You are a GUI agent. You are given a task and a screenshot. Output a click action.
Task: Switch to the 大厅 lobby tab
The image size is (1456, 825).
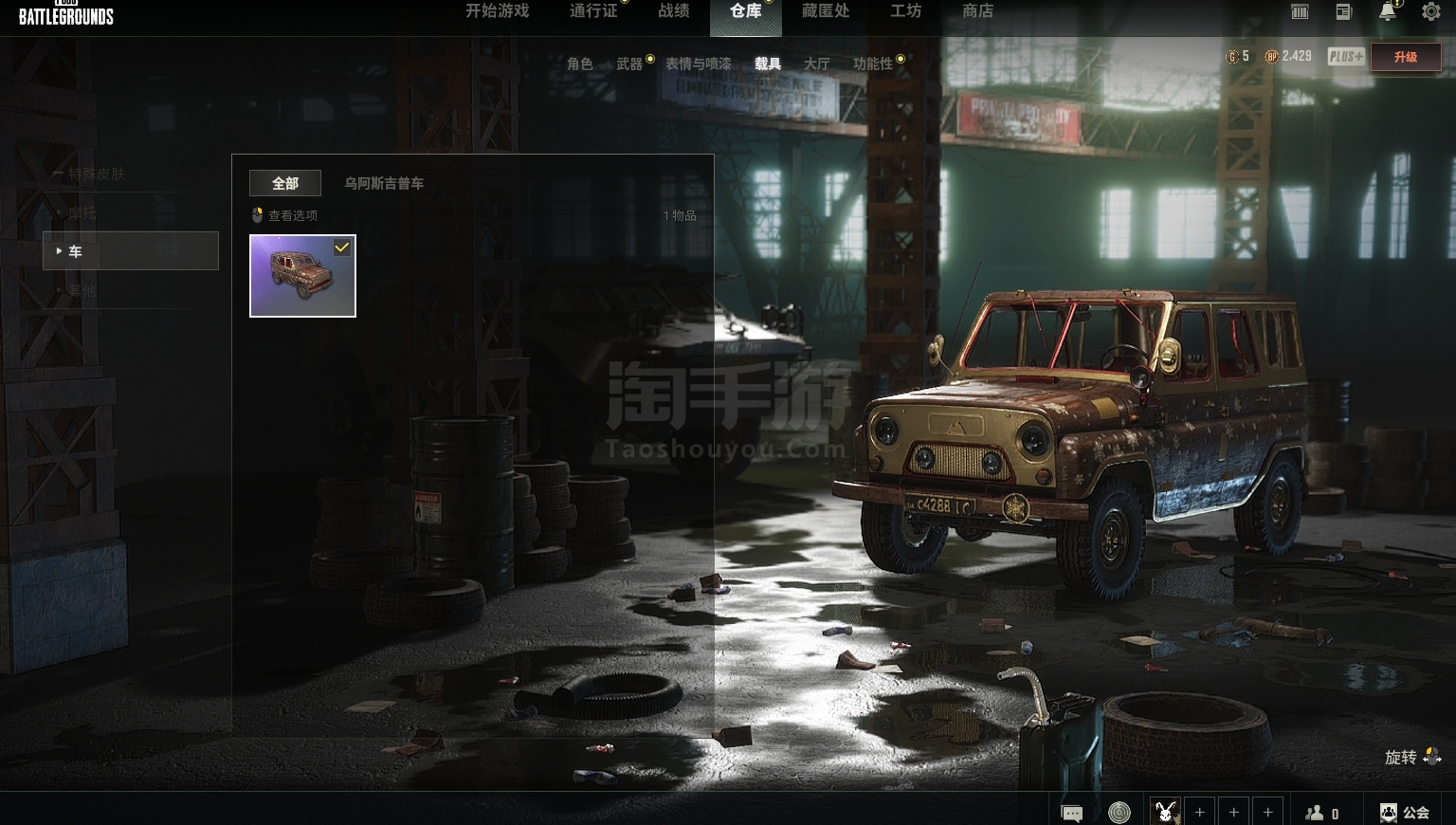(x=816, y=64)
